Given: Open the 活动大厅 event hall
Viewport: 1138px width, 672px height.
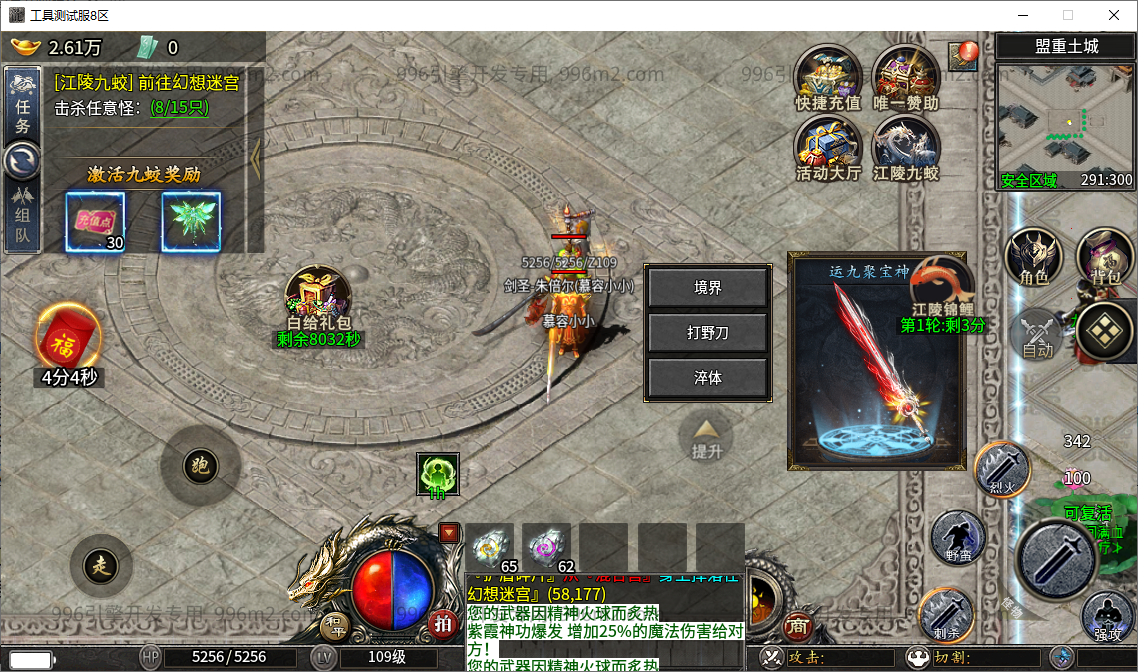Looking at the screenshot, I should pos(828,148).
